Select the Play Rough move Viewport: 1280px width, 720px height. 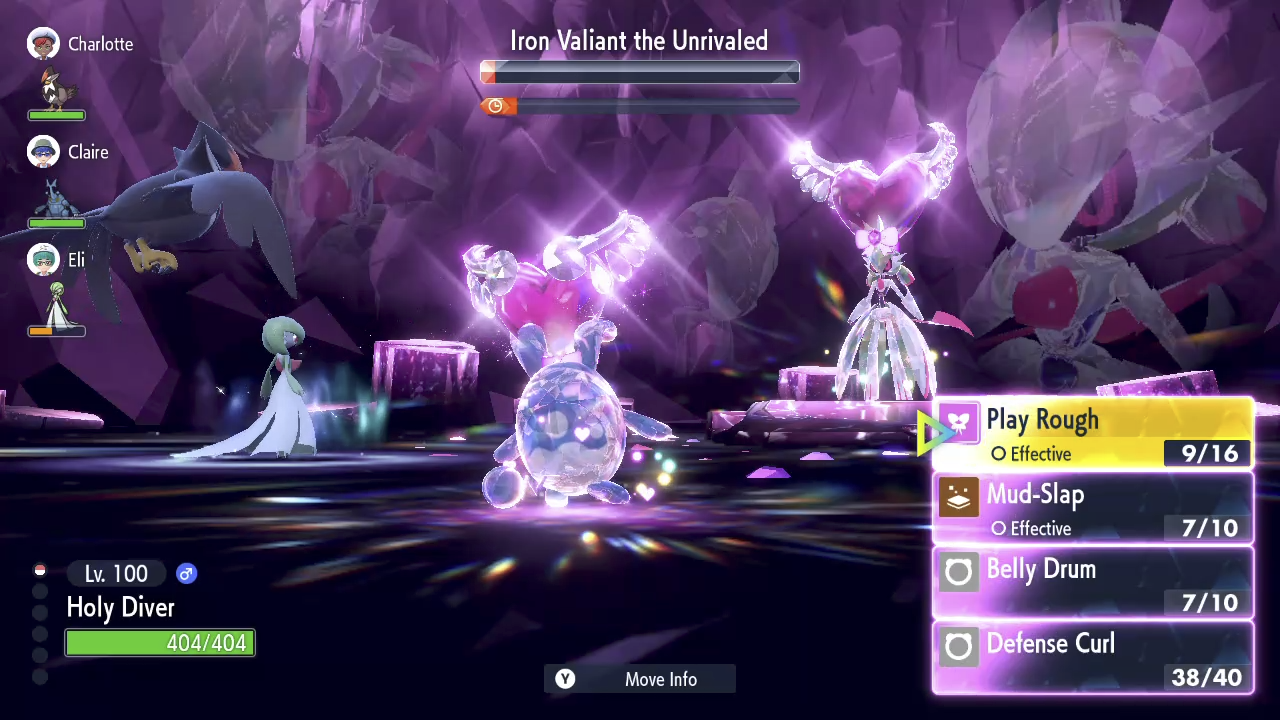tap(1093, 435)
